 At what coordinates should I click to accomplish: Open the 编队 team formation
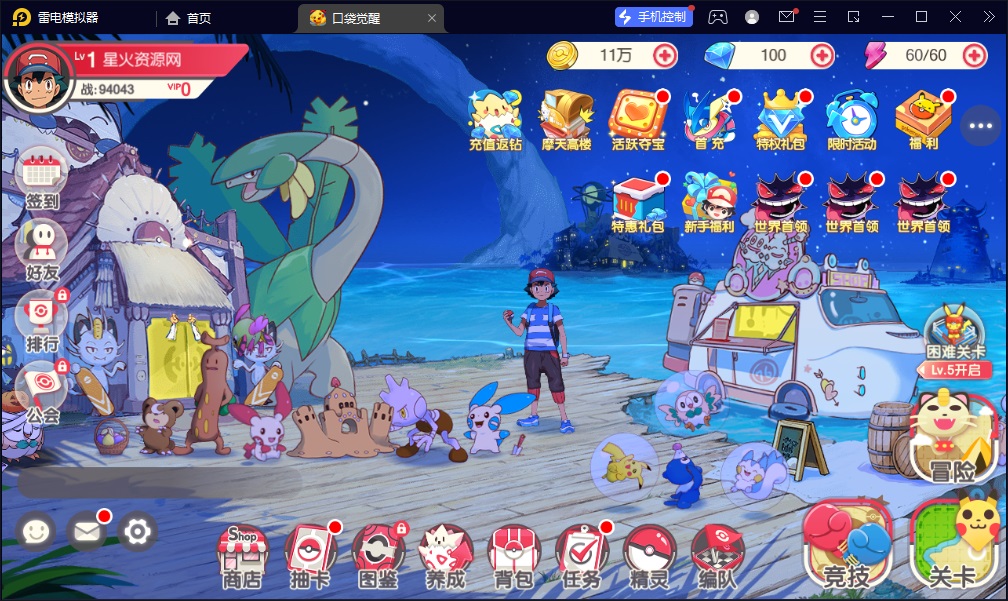tap(717, 554)
